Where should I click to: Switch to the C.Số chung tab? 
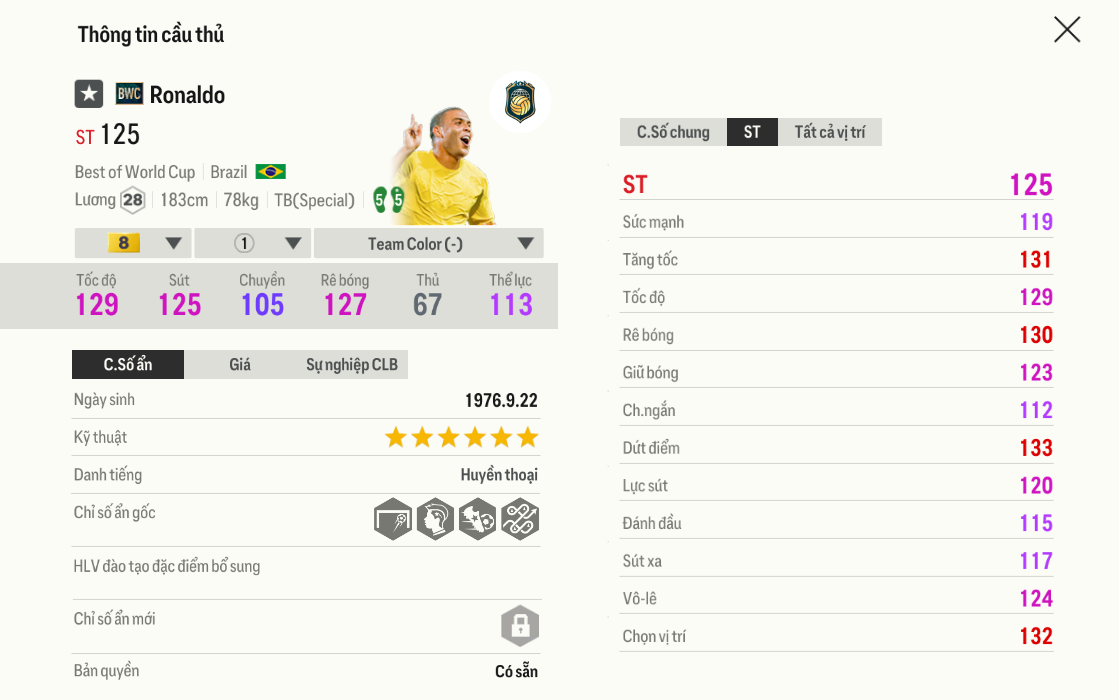(x=673, y=132)
